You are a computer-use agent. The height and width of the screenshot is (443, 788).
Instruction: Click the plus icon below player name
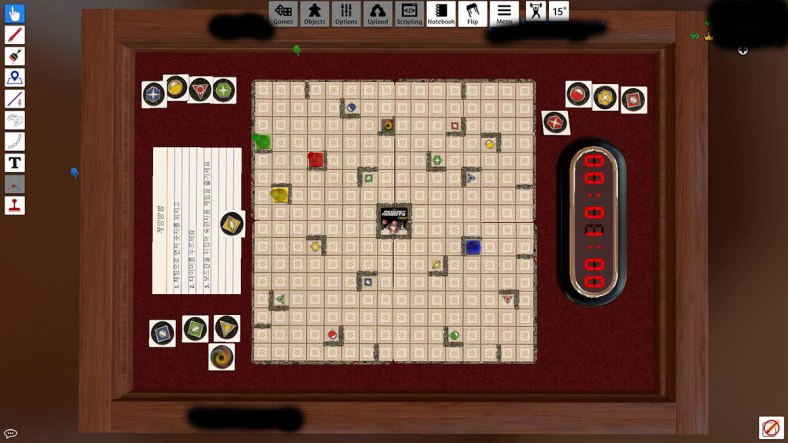click(742, 50)
